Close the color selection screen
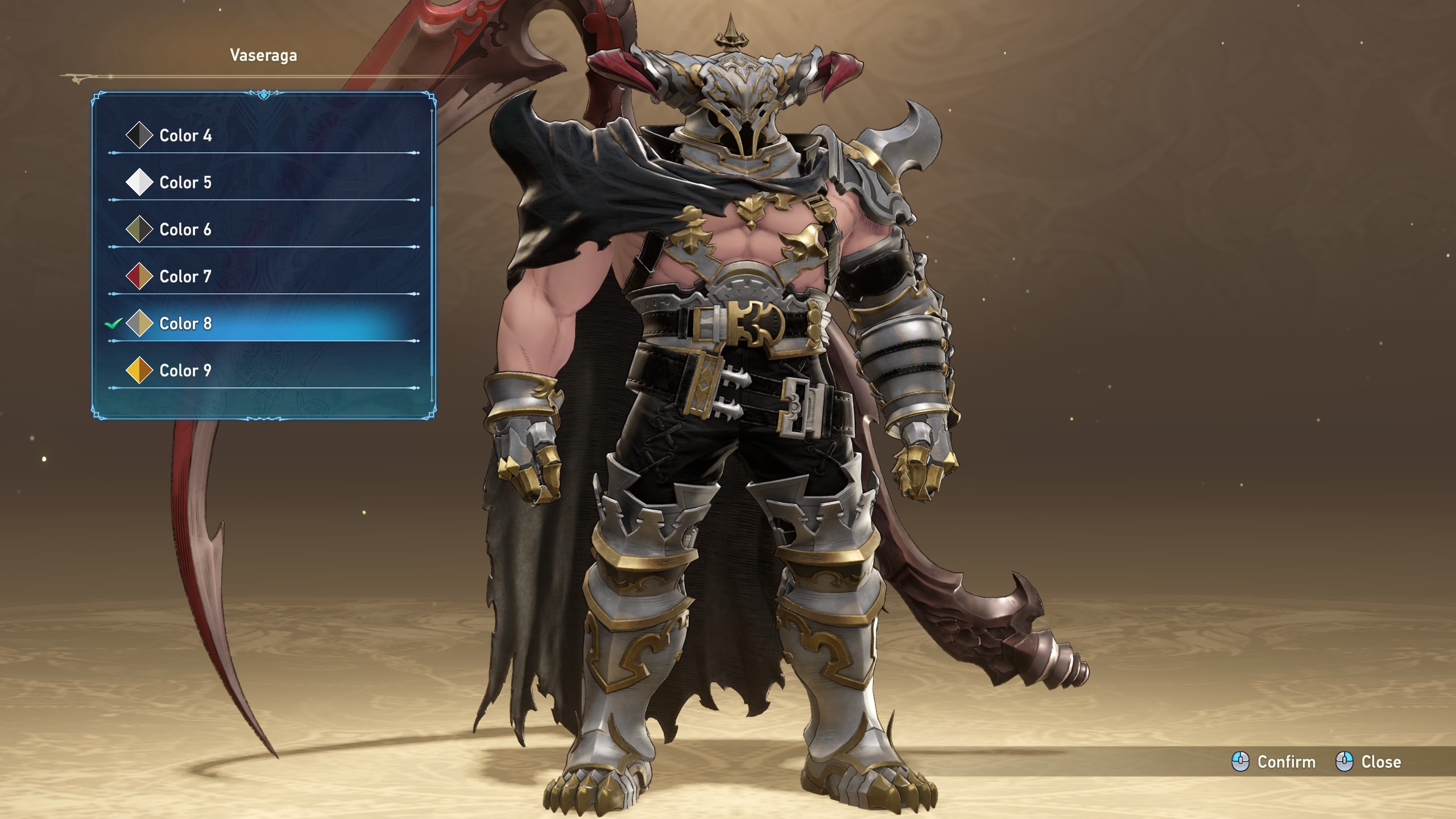 [x=1368, y=762]
